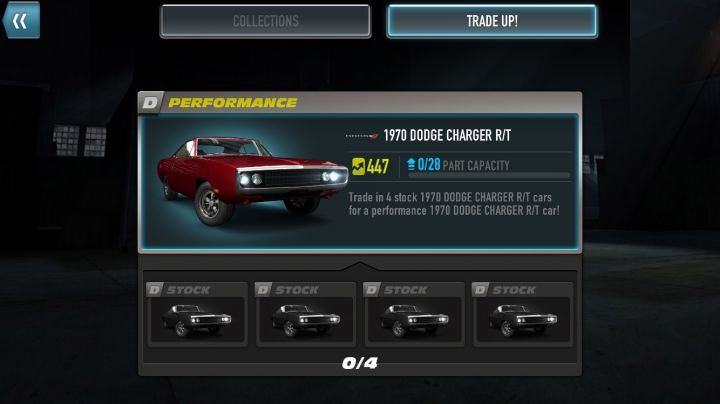720x404 pixels.
Task: Open the Trade Up! tab
Action: click(492, 21)
